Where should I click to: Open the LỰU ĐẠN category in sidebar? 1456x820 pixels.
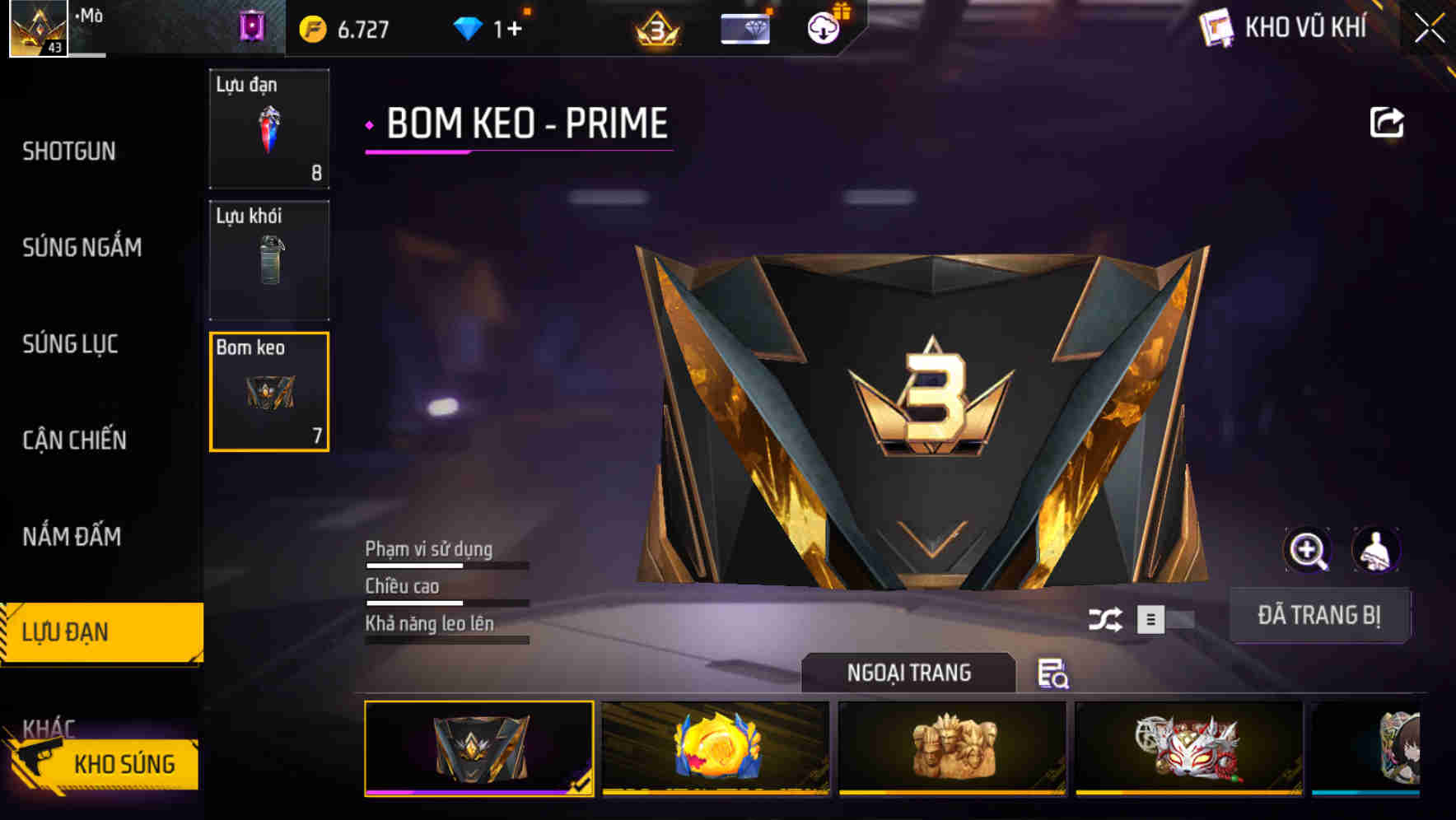(x=70, y=632)
